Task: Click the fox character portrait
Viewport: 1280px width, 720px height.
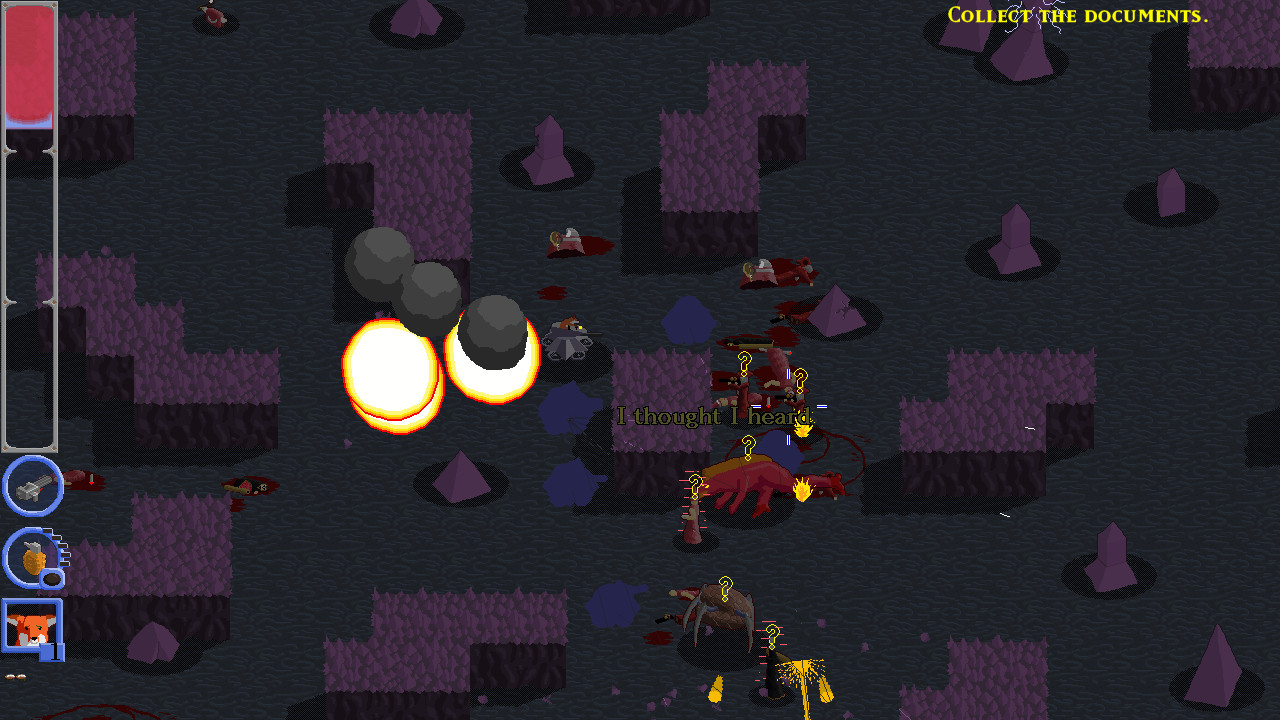Action: [x=31, y=628]
